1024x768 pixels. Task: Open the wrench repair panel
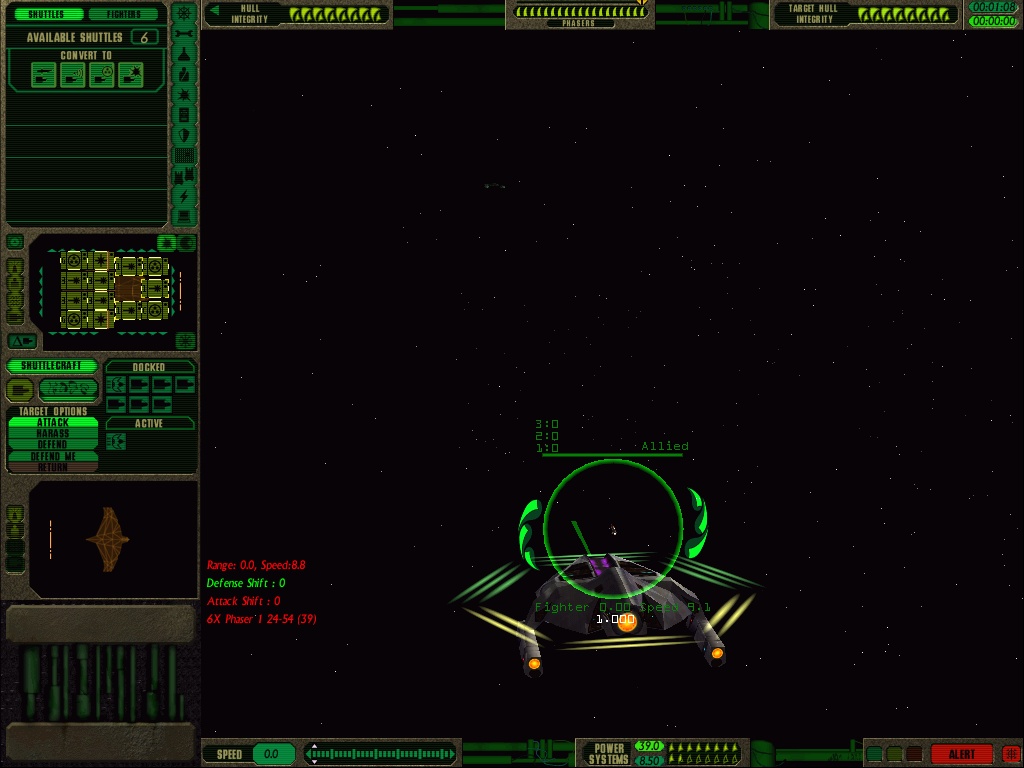click(184, 35)
